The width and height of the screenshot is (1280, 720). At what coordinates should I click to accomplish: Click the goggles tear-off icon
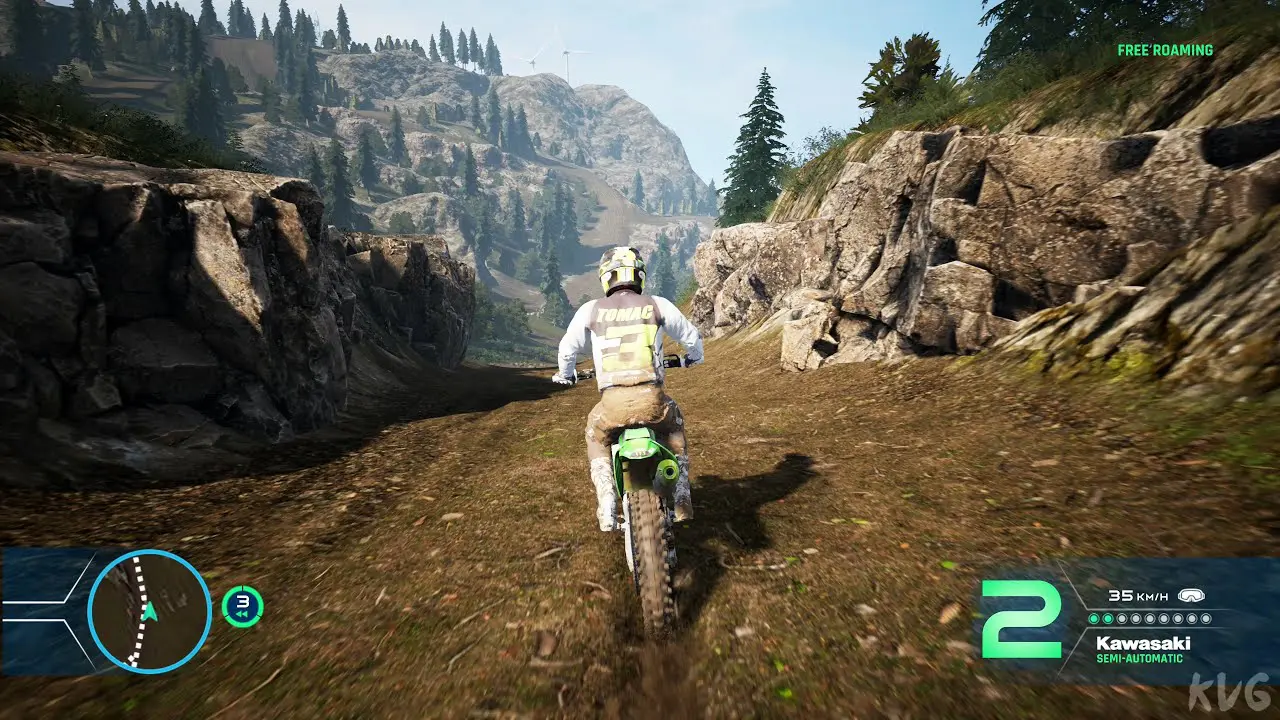pos(1191,596)
